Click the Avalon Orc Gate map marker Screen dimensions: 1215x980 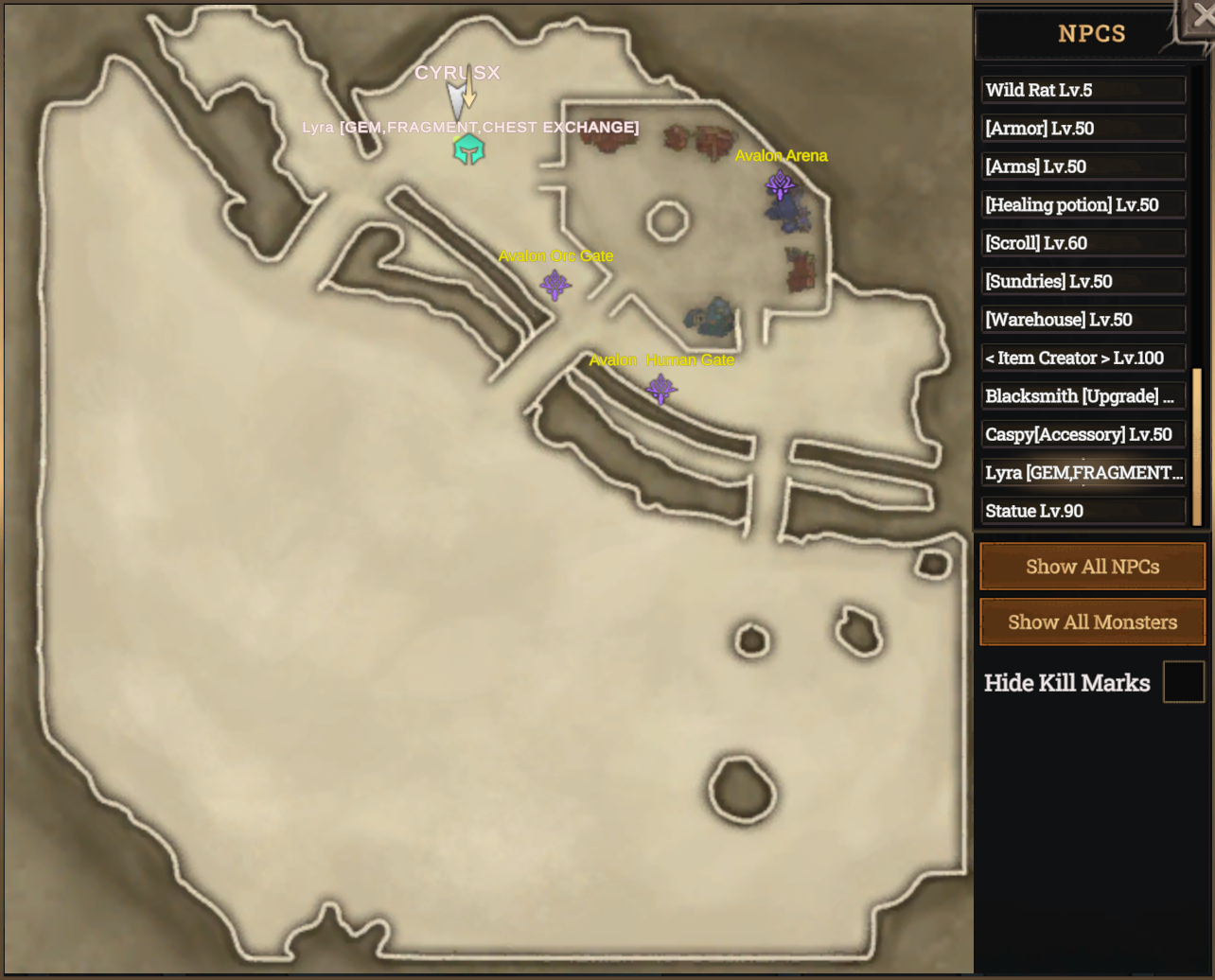point(555,284)
